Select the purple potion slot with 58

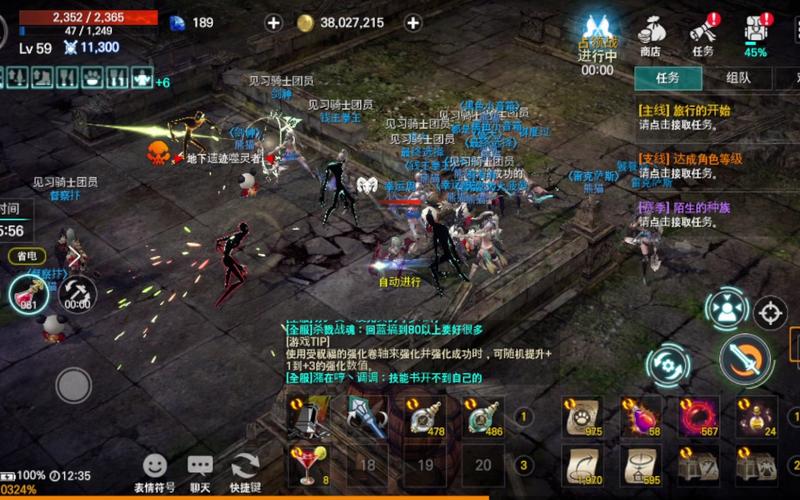click(640, 416)
